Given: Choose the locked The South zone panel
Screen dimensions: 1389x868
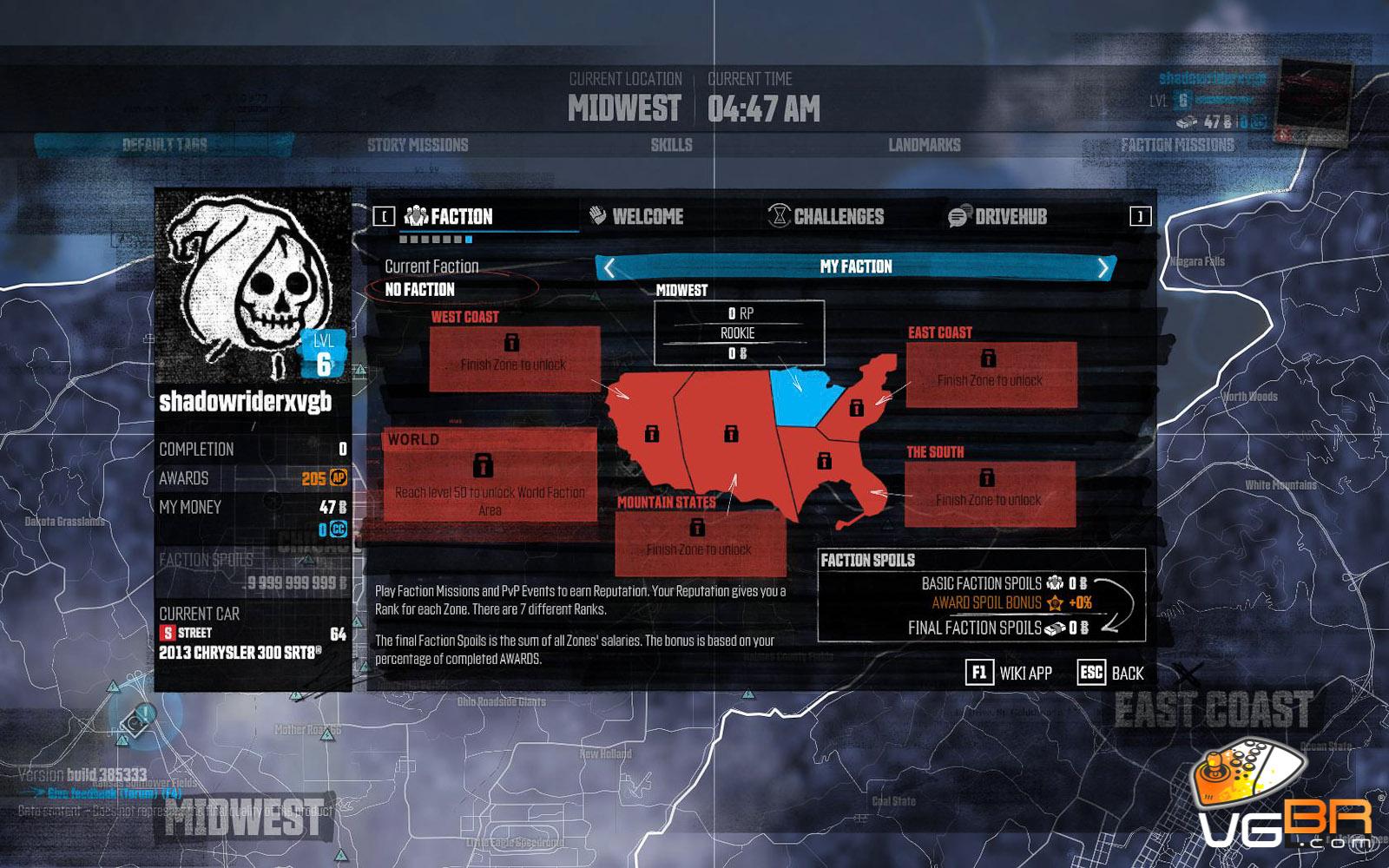Looking at the screenshot, I should click(990, 494).
